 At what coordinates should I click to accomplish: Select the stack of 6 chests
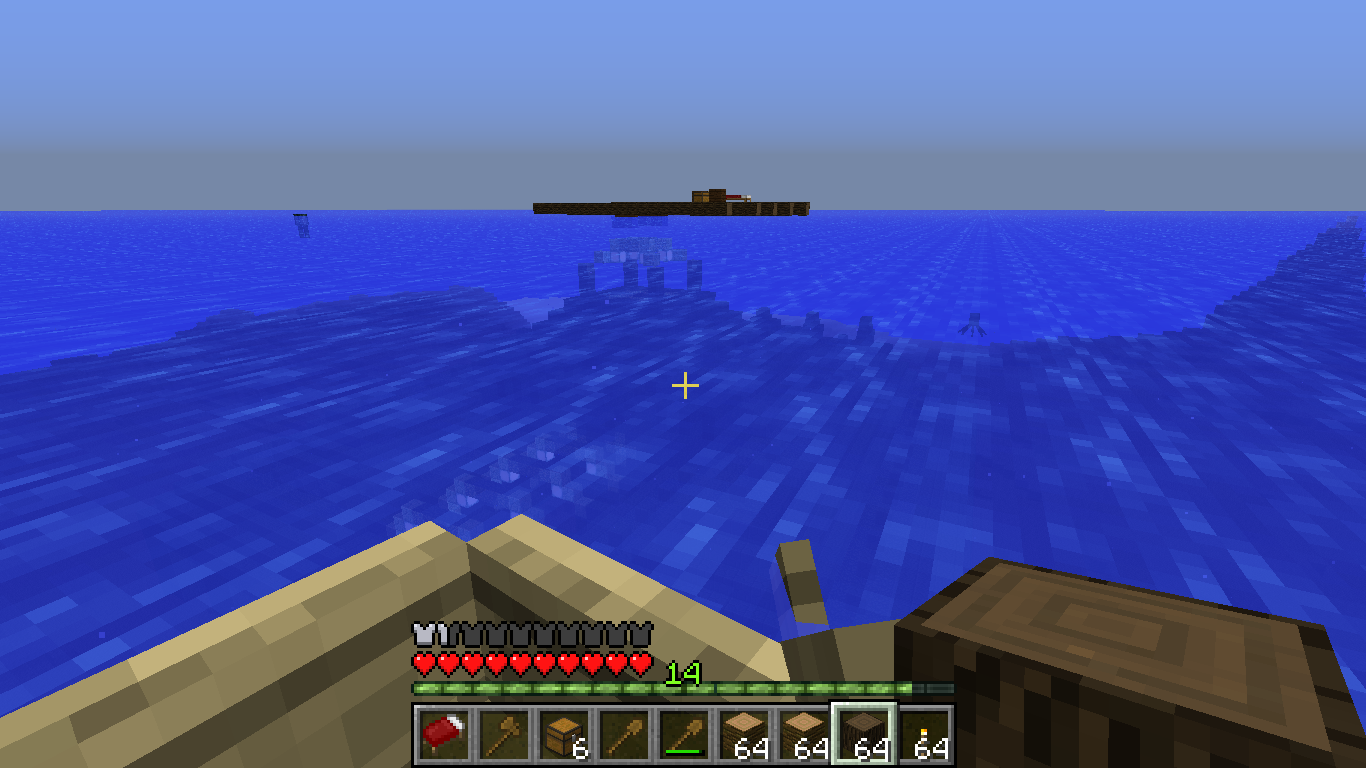[563, 736]
